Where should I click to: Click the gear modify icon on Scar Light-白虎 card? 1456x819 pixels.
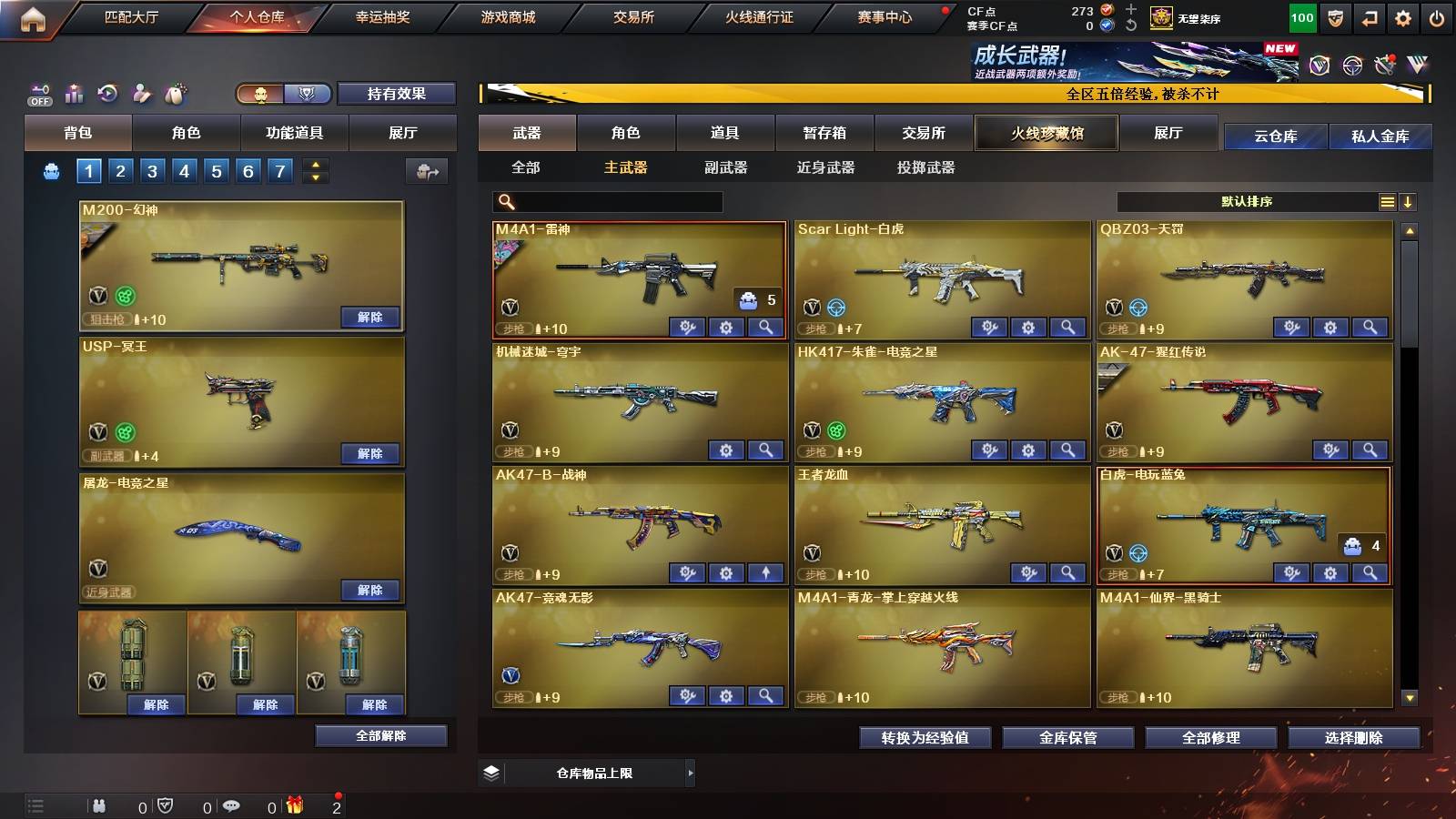1029,325
